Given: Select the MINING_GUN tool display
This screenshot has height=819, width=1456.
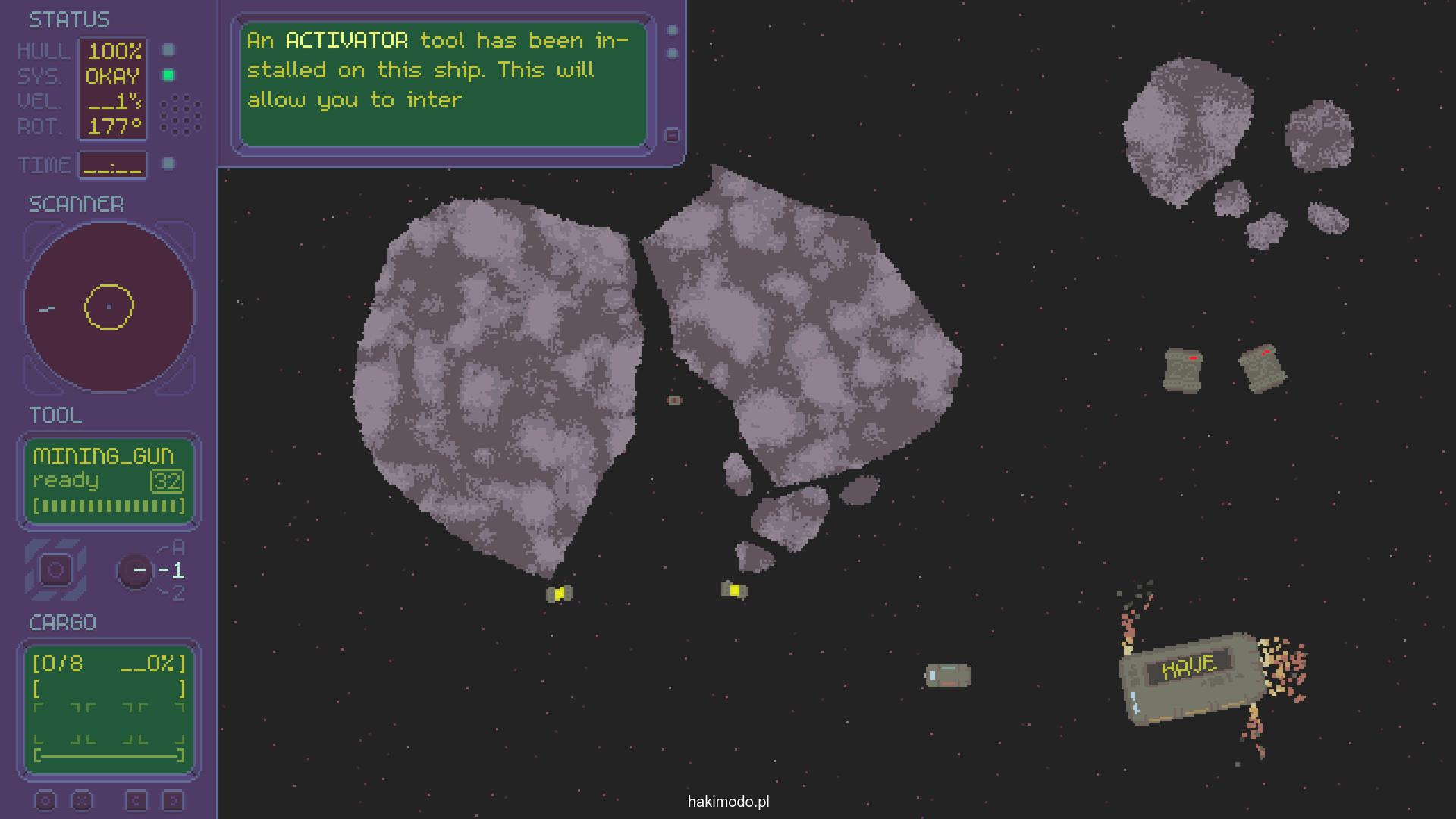Looking at the screenshot, I should click(x=109, y=481).
